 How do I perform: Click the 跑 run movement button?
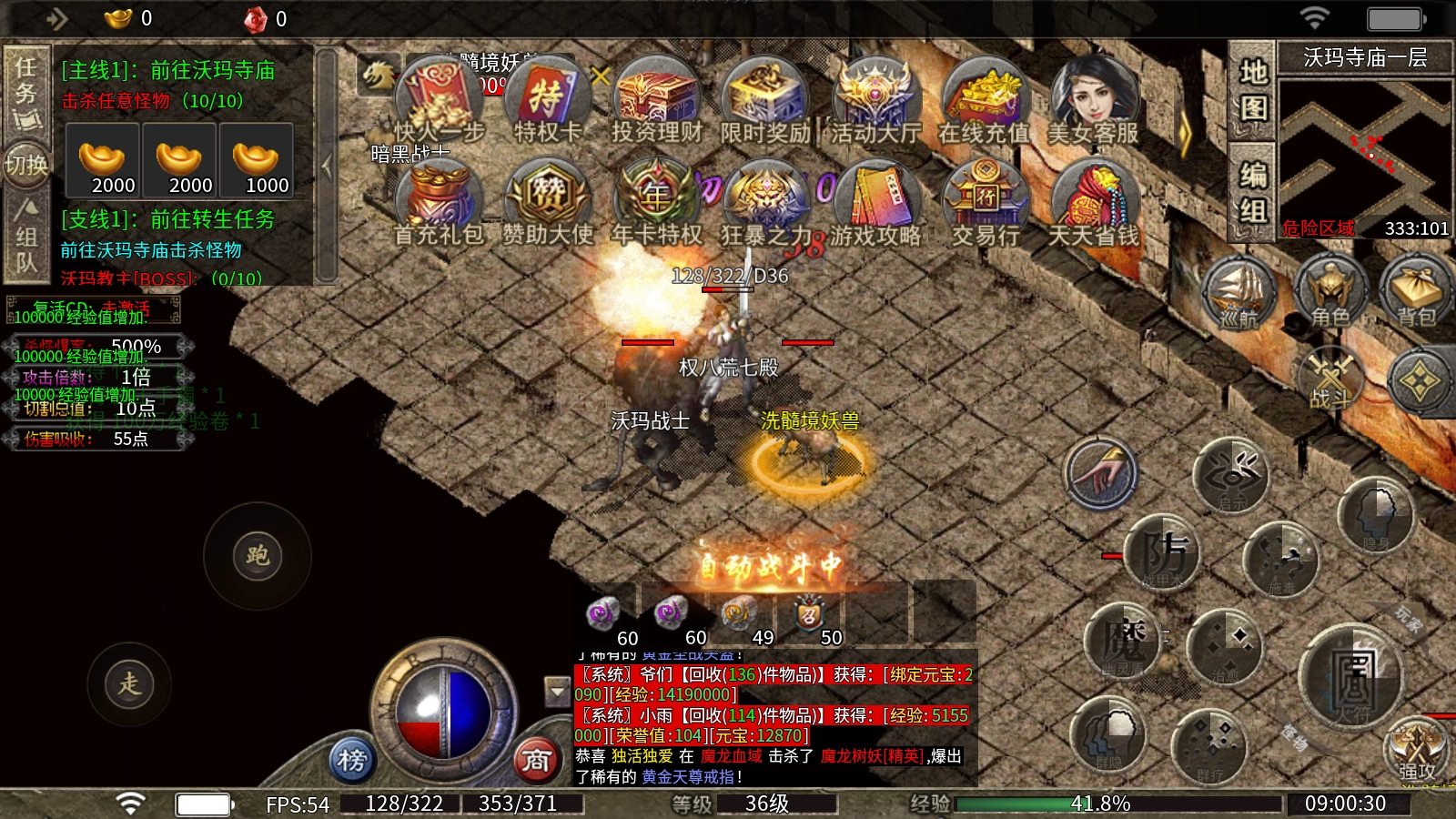(258, 556)
